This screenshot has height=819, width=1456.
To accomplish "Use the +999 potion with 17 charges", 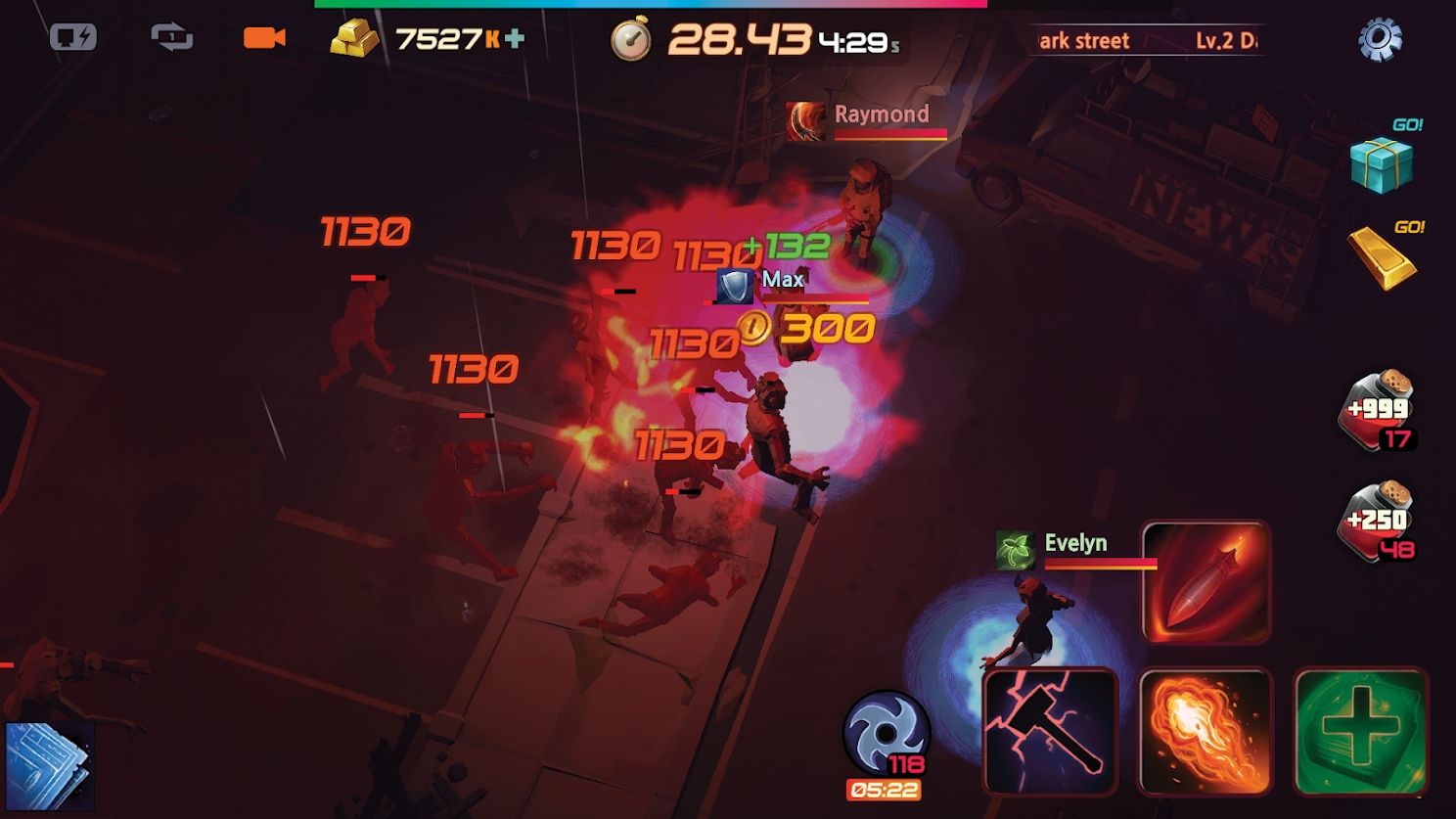I will pos(1379,411).
